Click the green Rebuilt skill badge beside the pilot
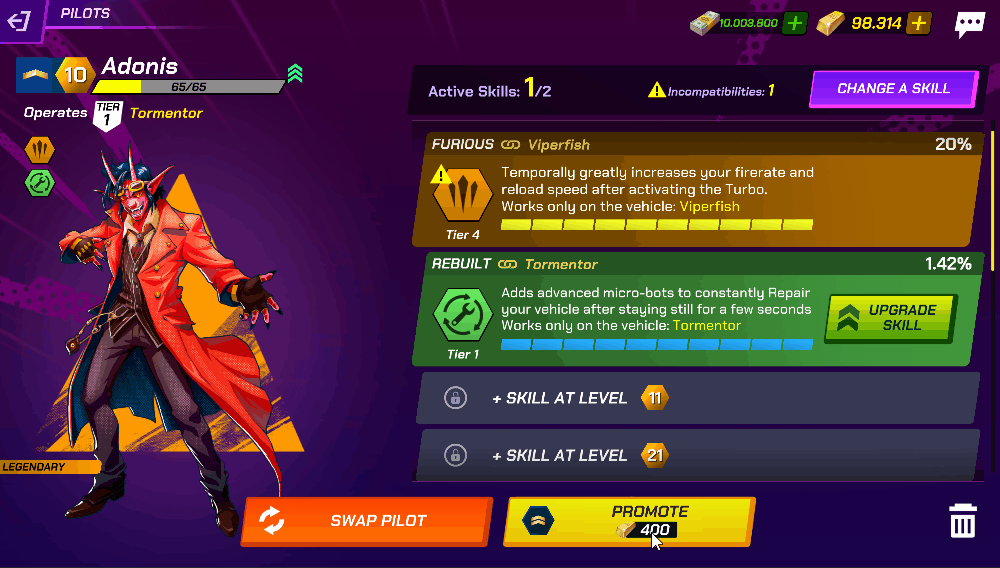1000x568 pixels. click(x=39, y=183)
